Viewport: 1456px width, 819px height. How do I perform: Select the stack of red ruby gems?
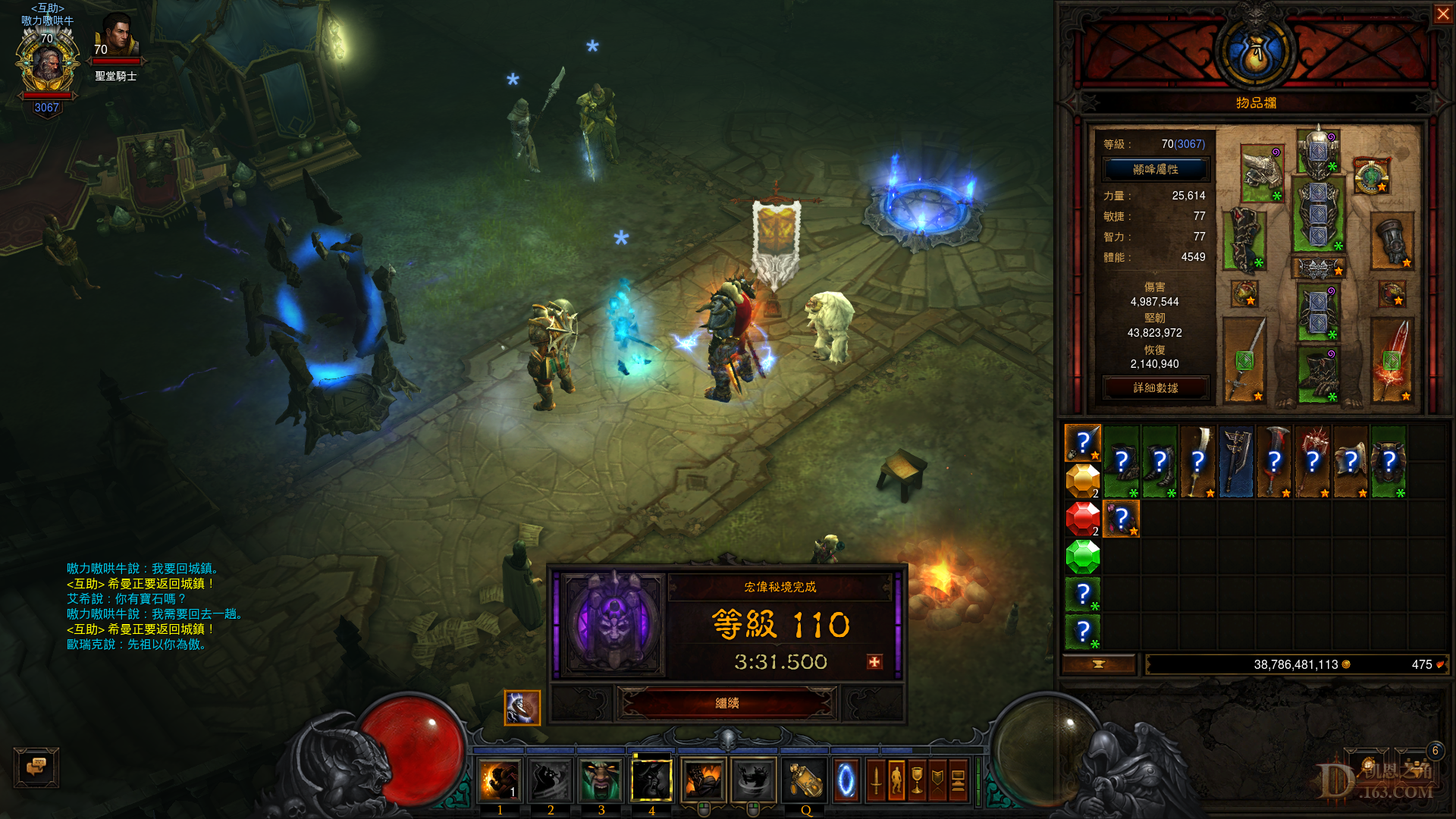pos(1082,519)
